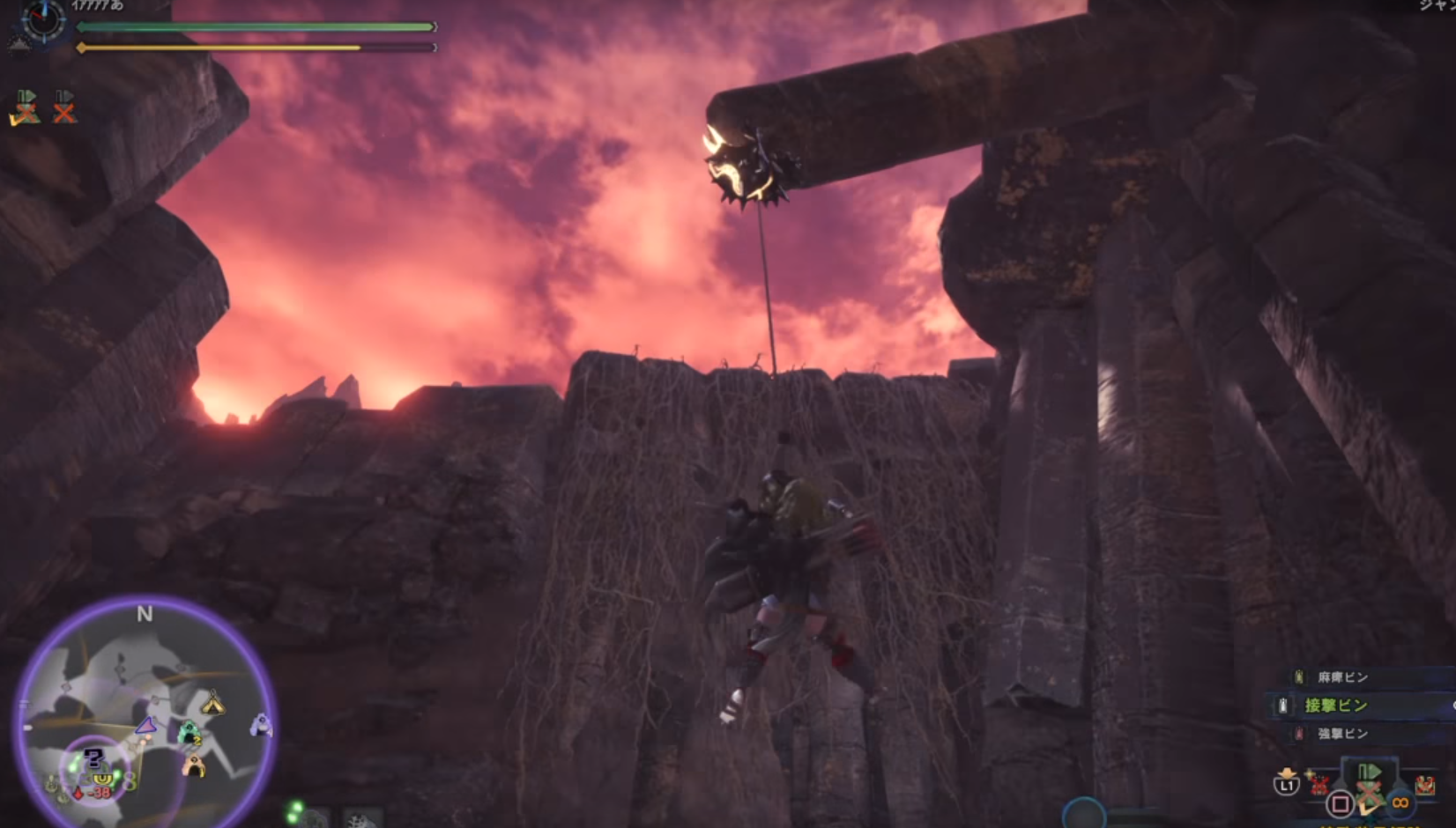Image resolution: width=1456 pixels, height=828 pixels.
Task: Choose the 強撃ビン coating entry
Action: pos(1341,733)
